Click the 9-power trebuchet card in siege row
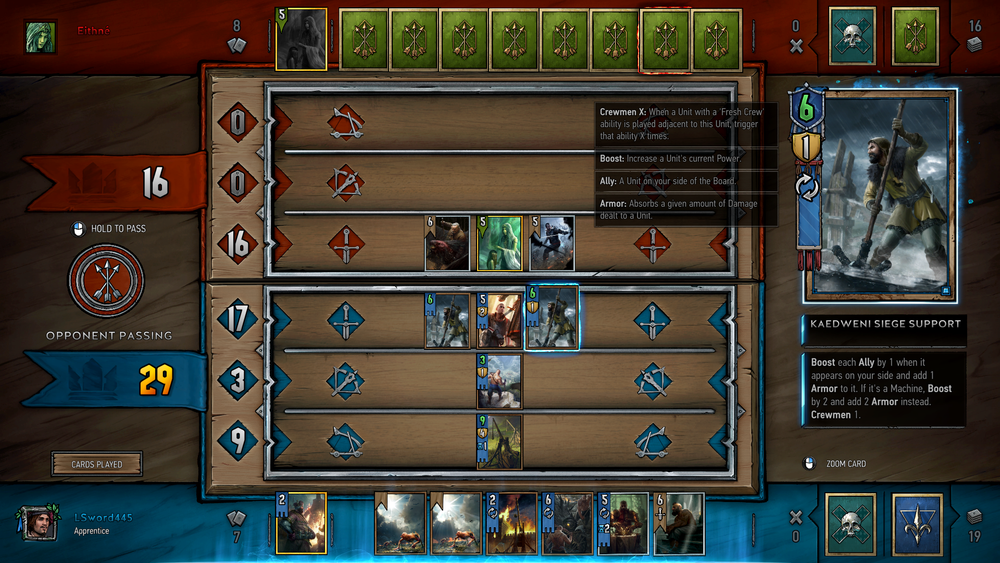This screenshot has width=1000, height=563. click(x=499, y=441)
